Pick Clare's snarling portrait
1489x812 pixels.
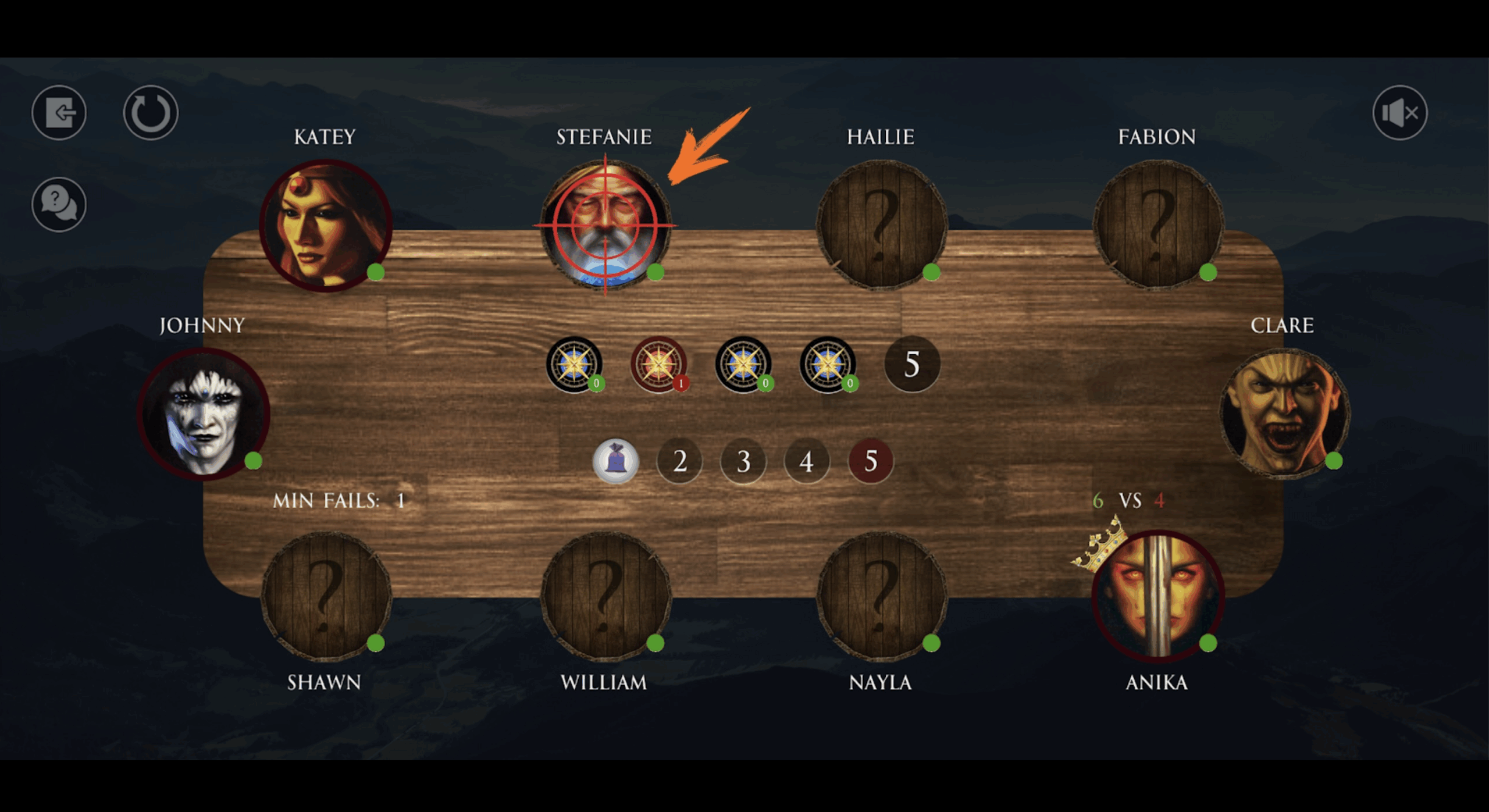(1284, 414)
